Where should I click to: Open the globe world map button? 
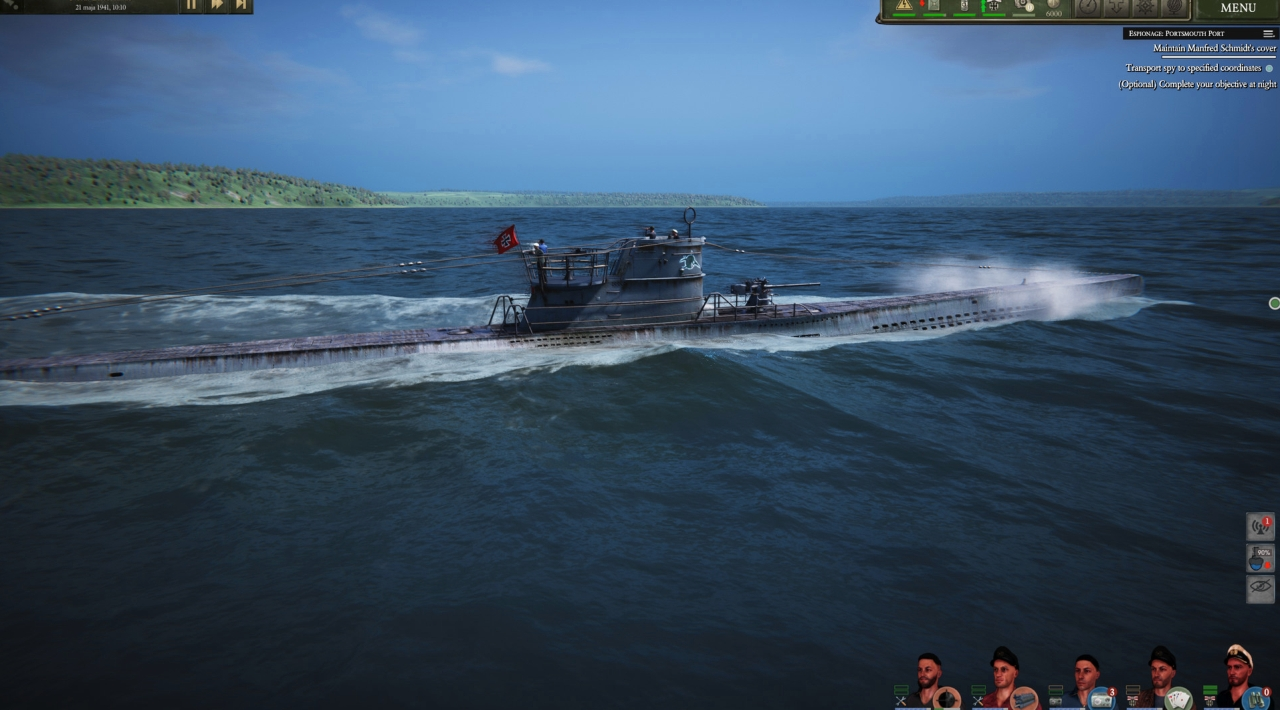click(x=1175, y=7)
